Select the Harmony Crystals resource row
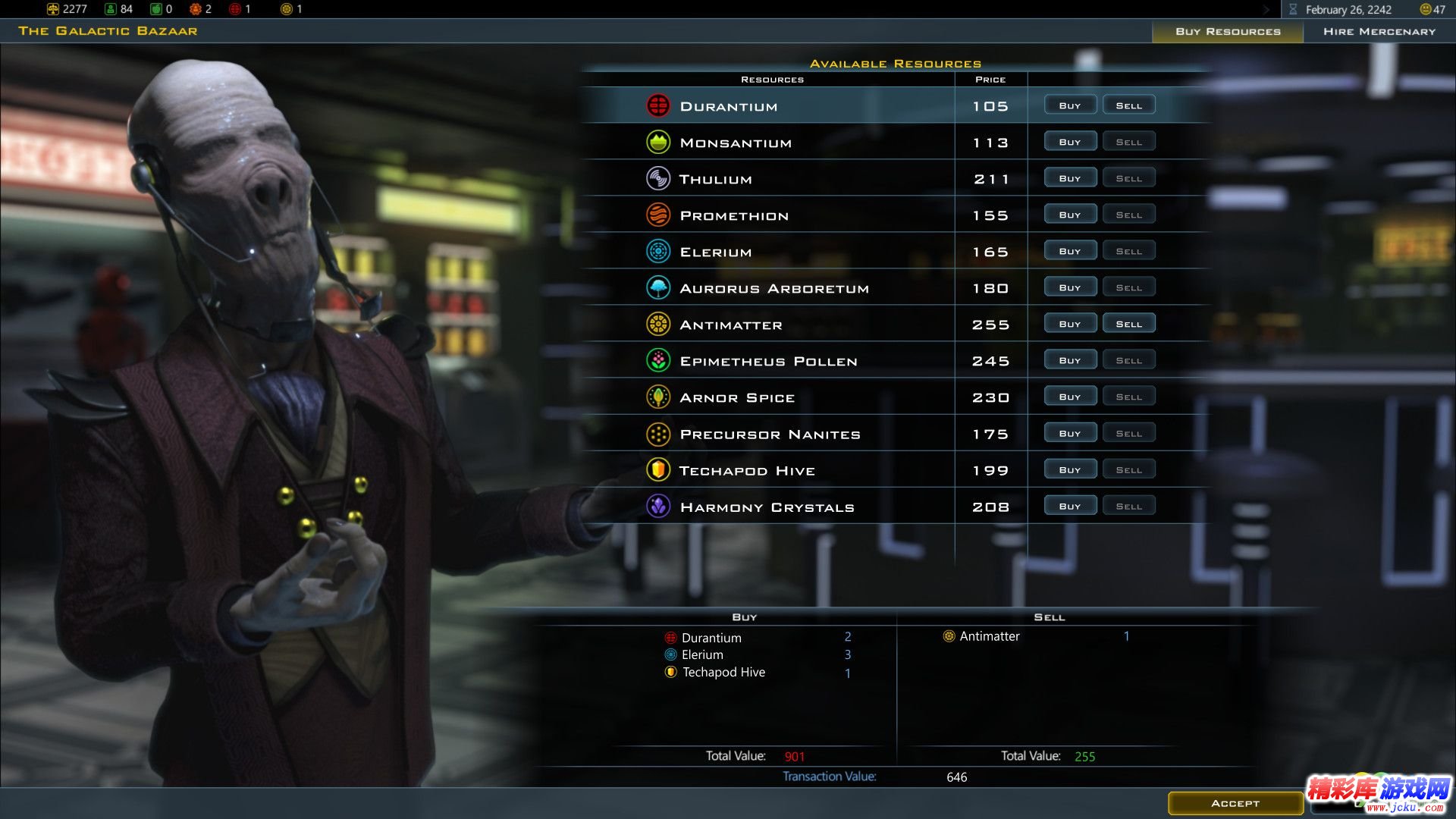This screenshot has width=1456, height=819. pos(767,507)
